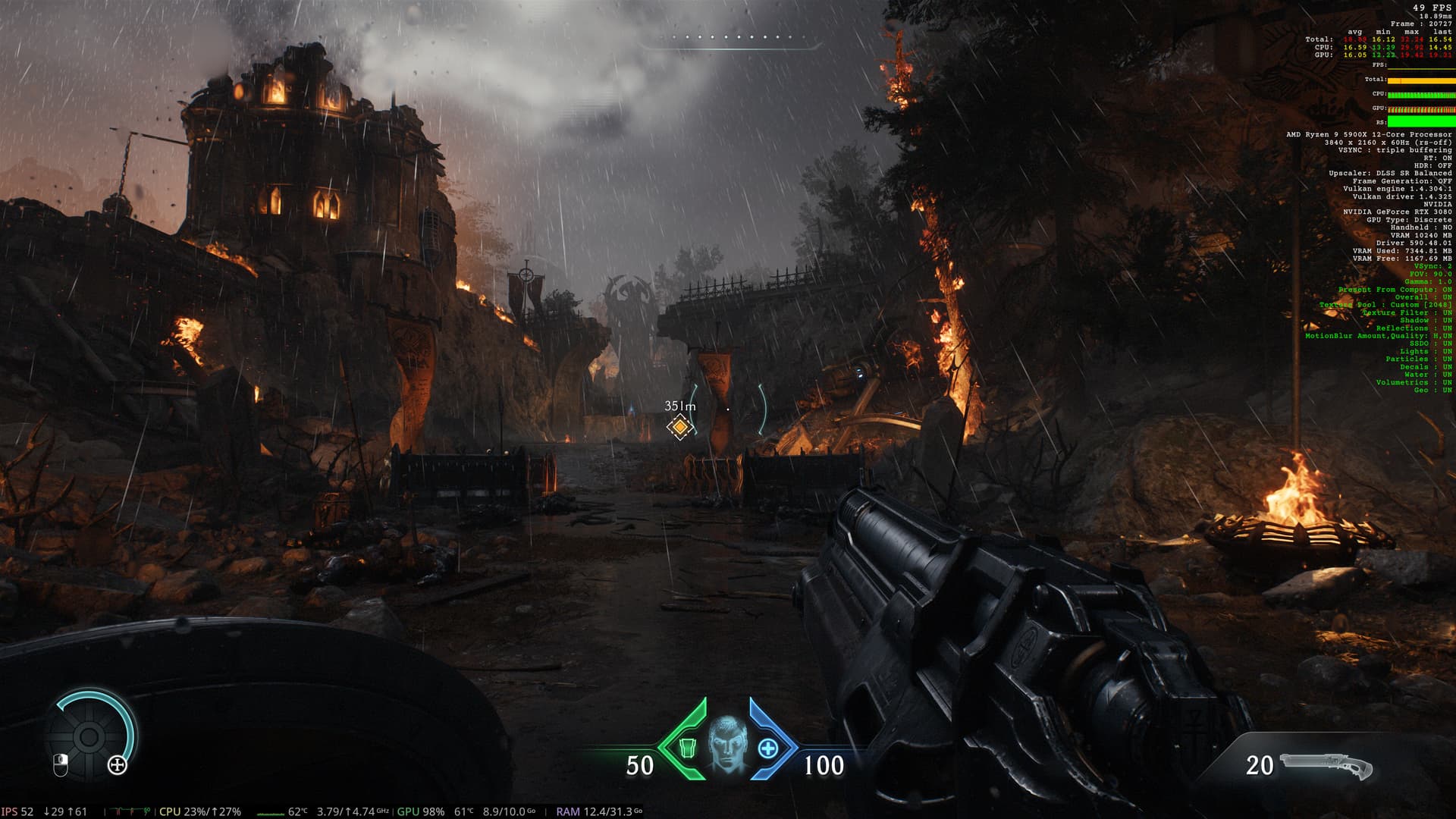Click the dotted compass bar
This screenshot has height=819, width=1456.
pos(730,37)
